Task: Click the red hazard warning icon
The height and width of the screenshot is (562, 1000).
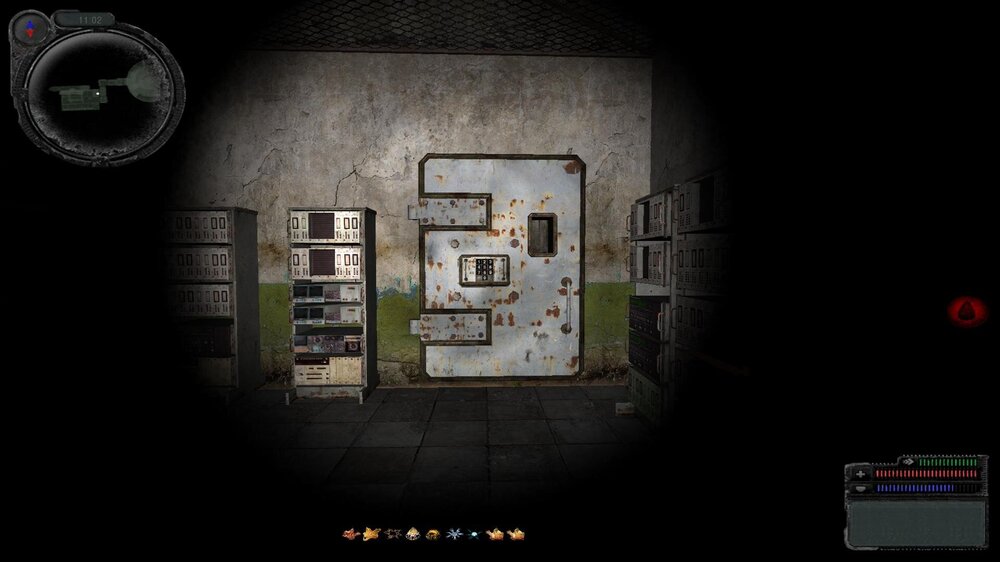Action: point(967,311)
